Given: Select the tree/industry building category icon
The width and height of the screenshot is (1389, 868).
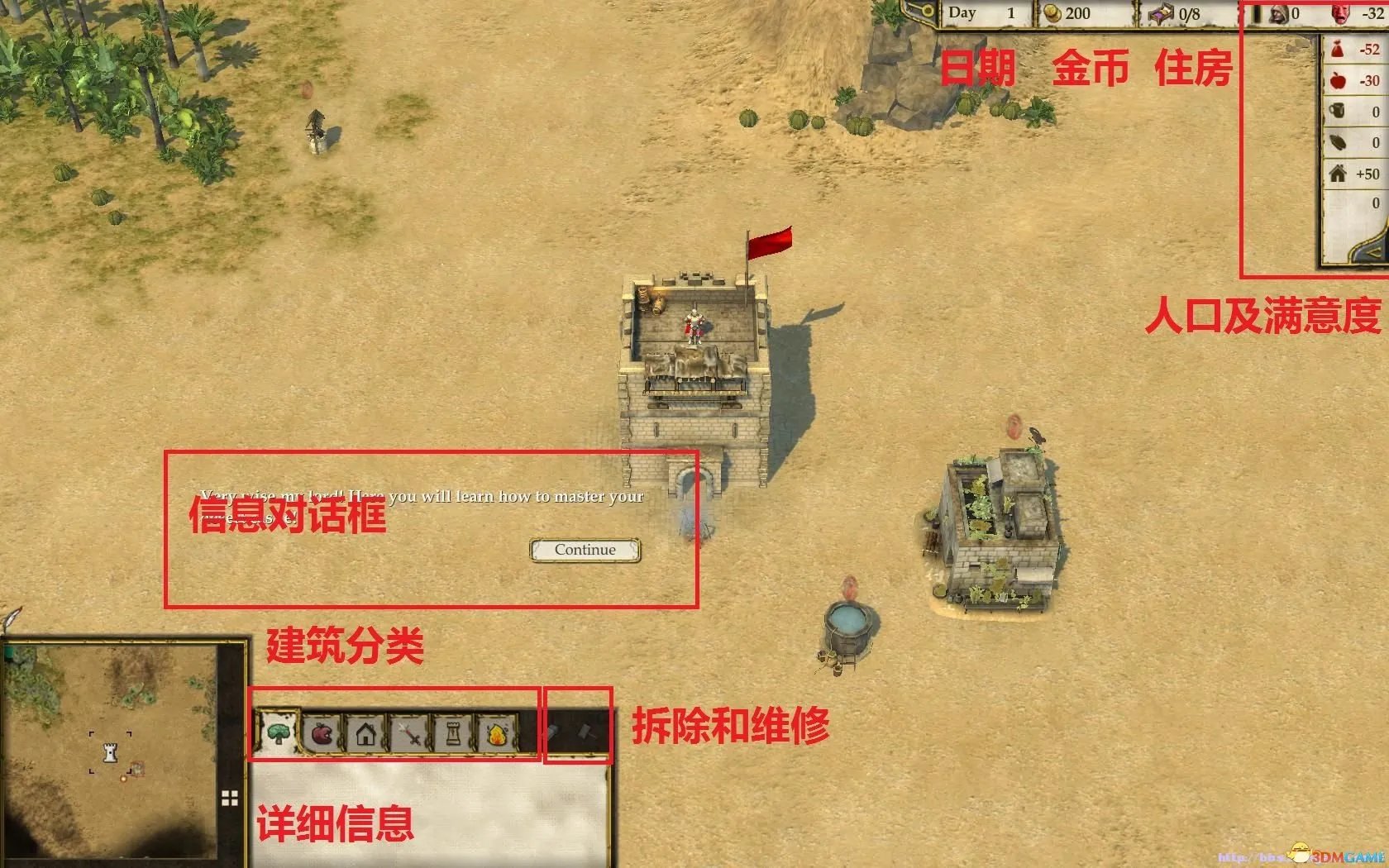Looking at the screenshot, I should click(x=278, y=733).
